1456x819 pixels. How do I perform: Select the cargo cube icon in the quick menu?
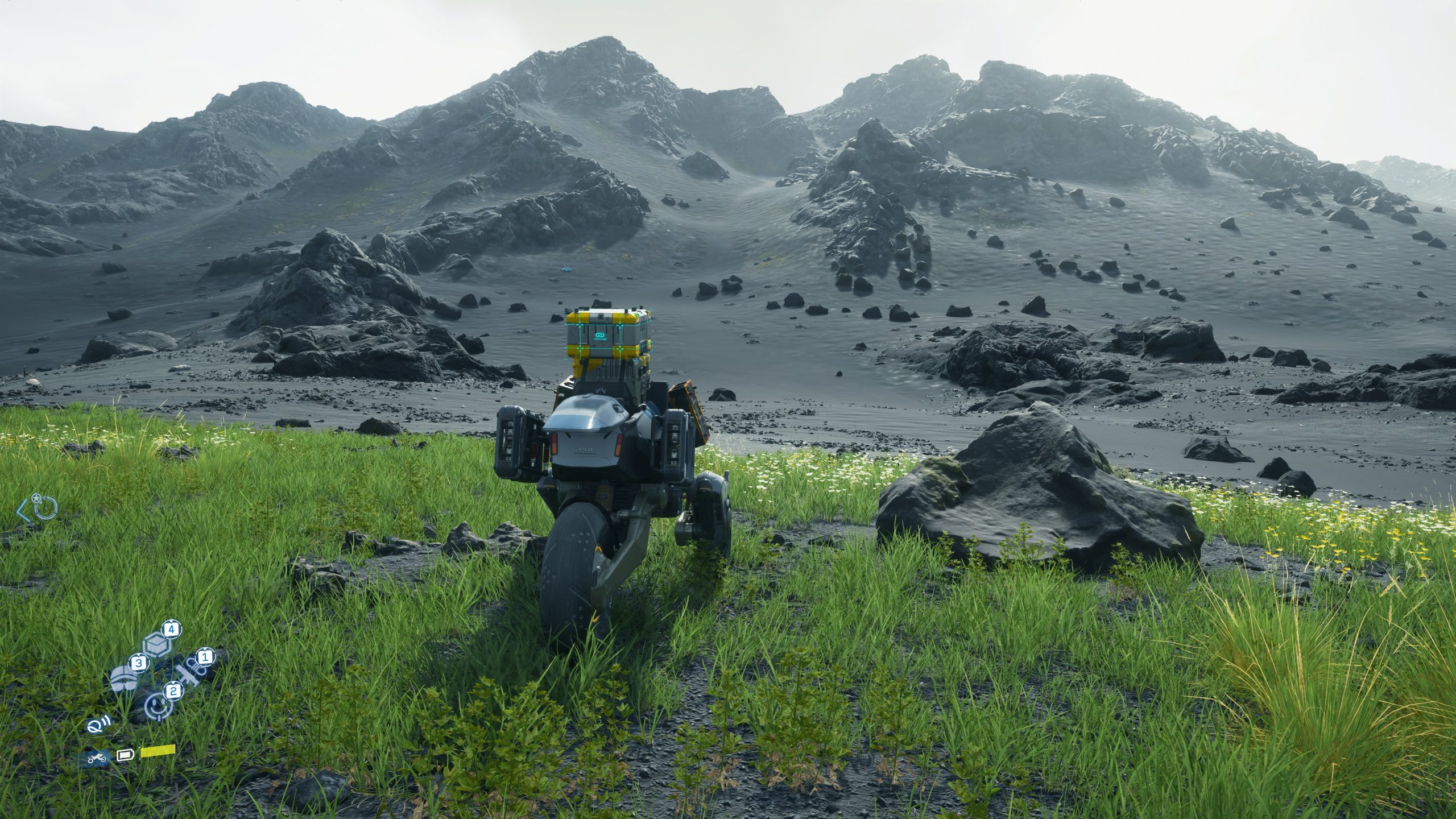coord(157,644)
